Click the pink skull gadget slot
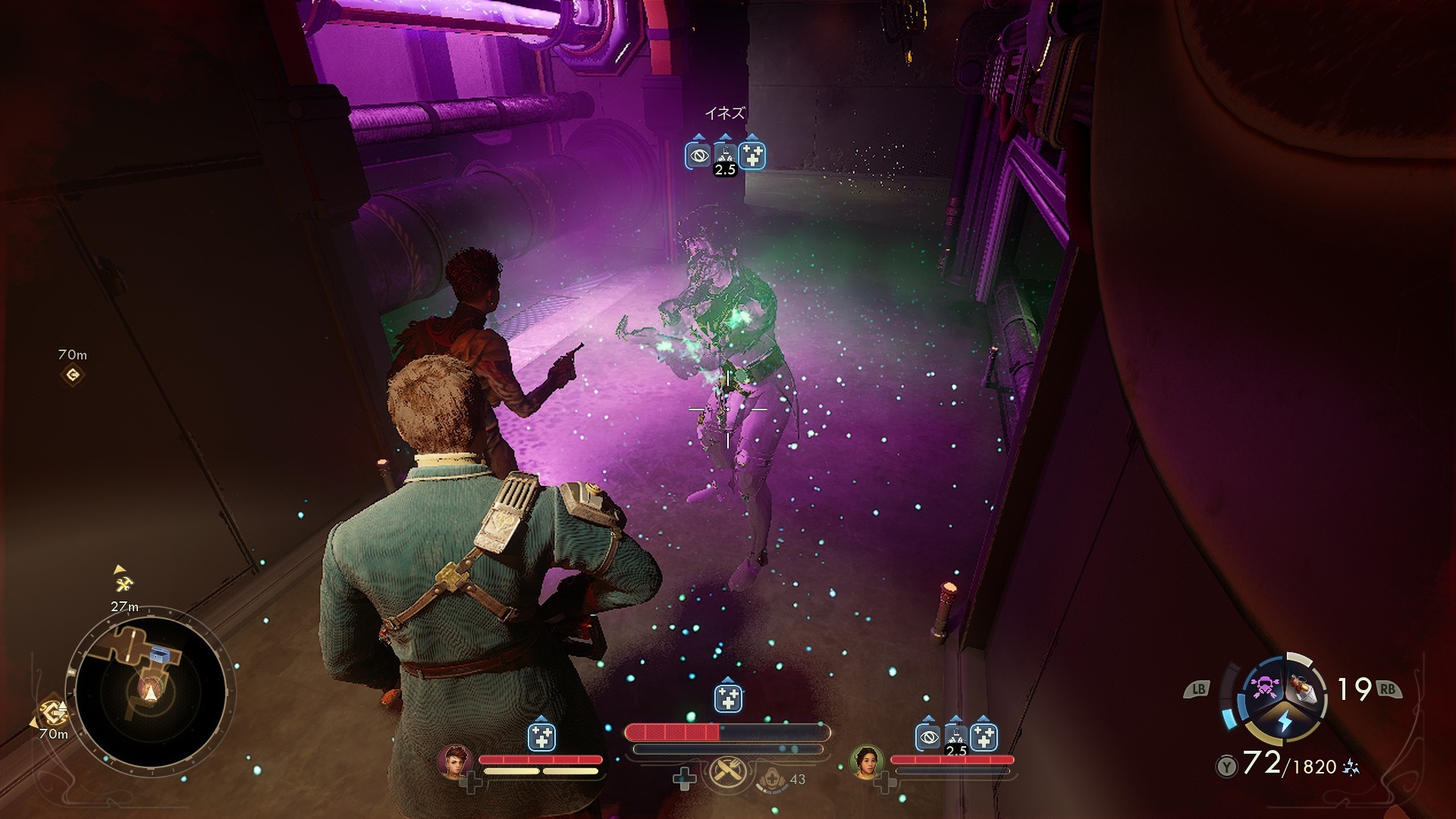 [x=1265, y=687]
